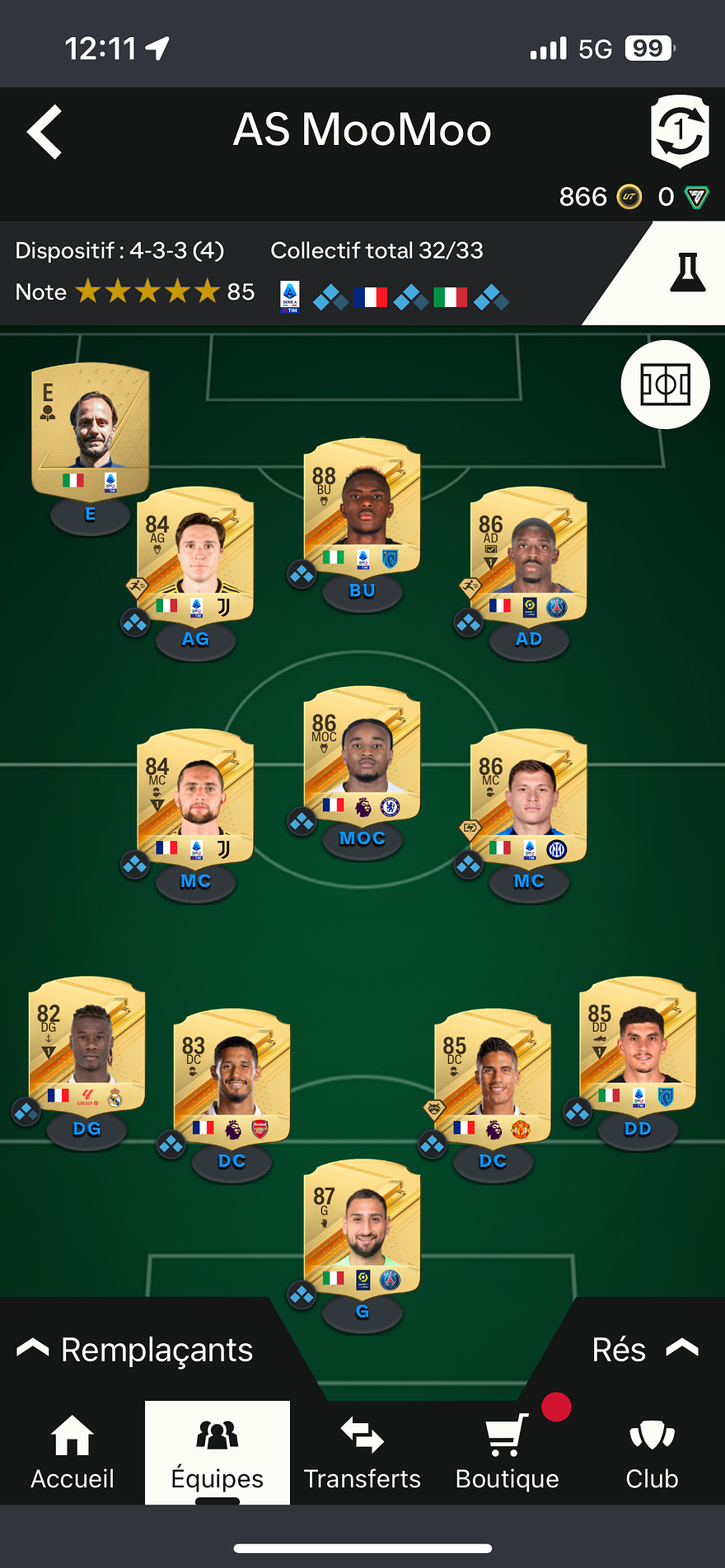The image size is (725, 1568).
Task: Go back with the arrow button
Action: [45, 132]
